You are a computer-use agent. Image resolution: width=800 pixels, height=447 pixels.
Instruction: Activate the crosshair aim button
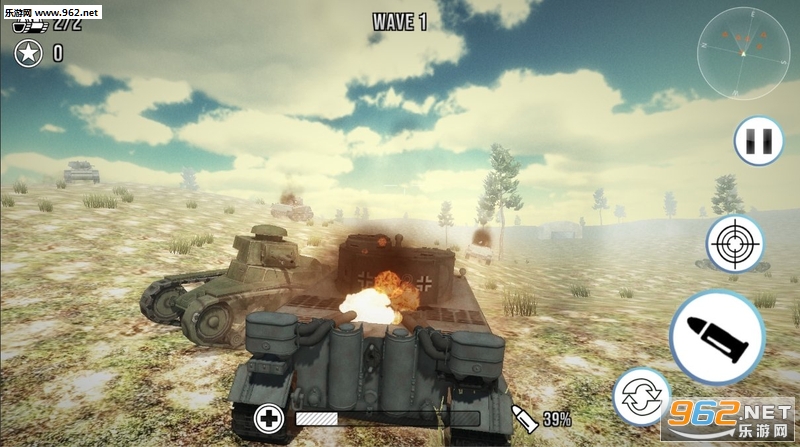coord(735,243)
